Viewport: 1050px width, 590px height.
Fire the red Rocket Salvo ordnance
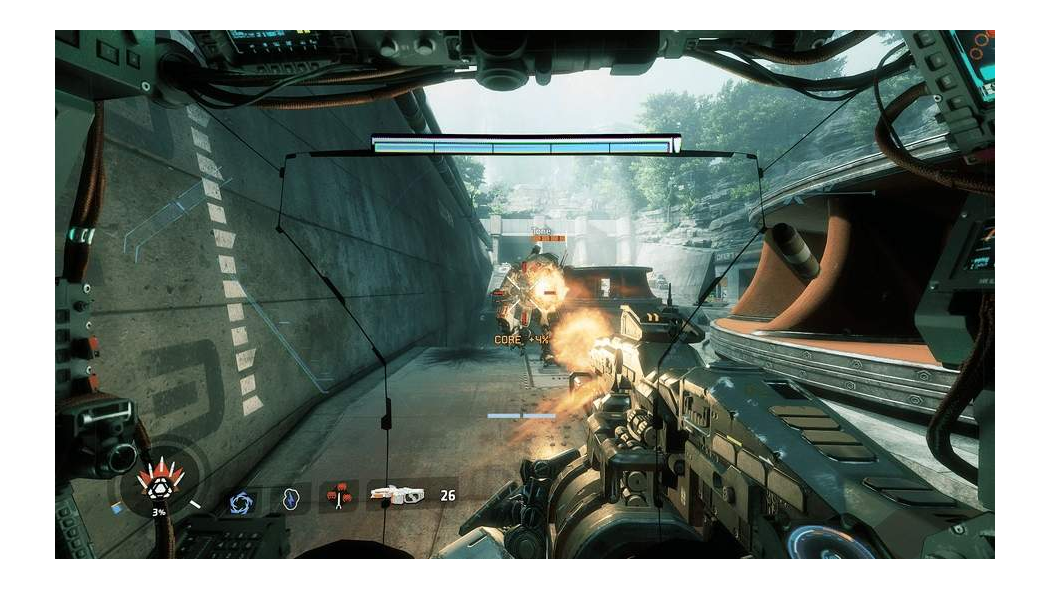click(x=340, y=496)
